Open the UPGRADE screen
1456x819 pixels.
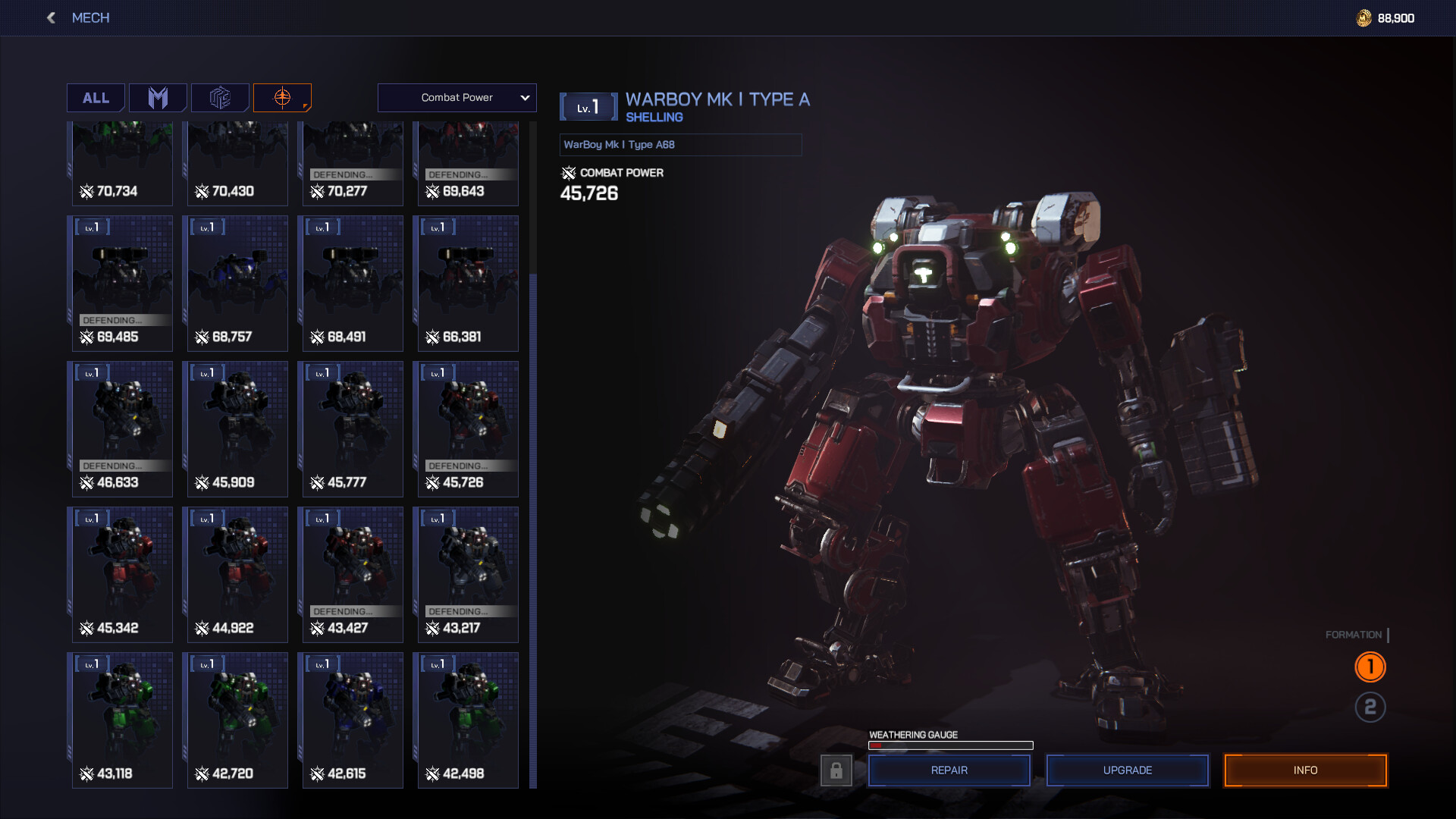[x=1127, y=770]
